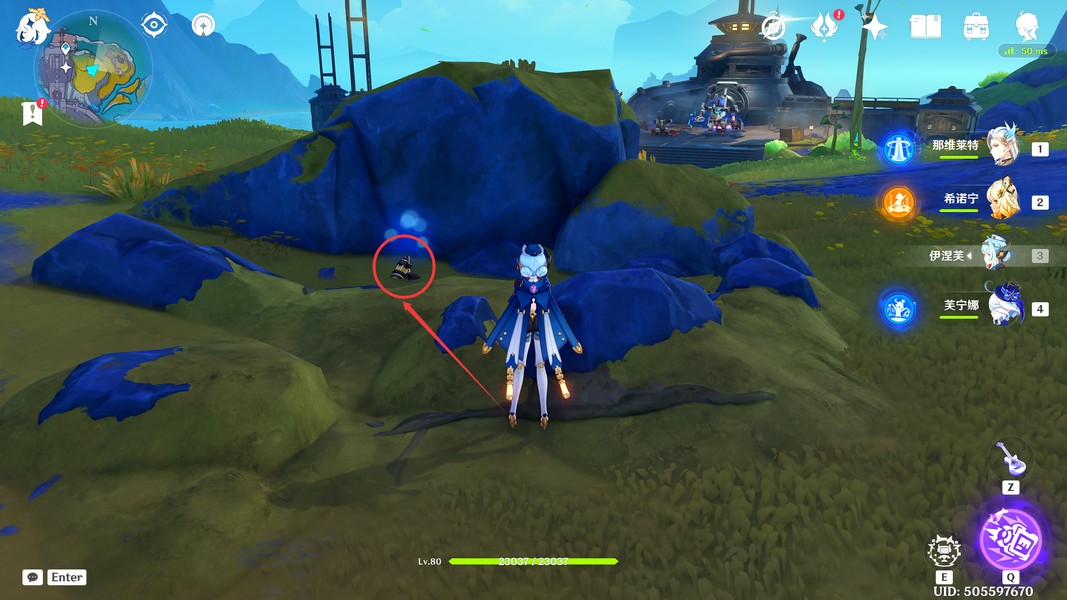Open the Wish star icon
The image size is (1067, 600).
[875, 27]
